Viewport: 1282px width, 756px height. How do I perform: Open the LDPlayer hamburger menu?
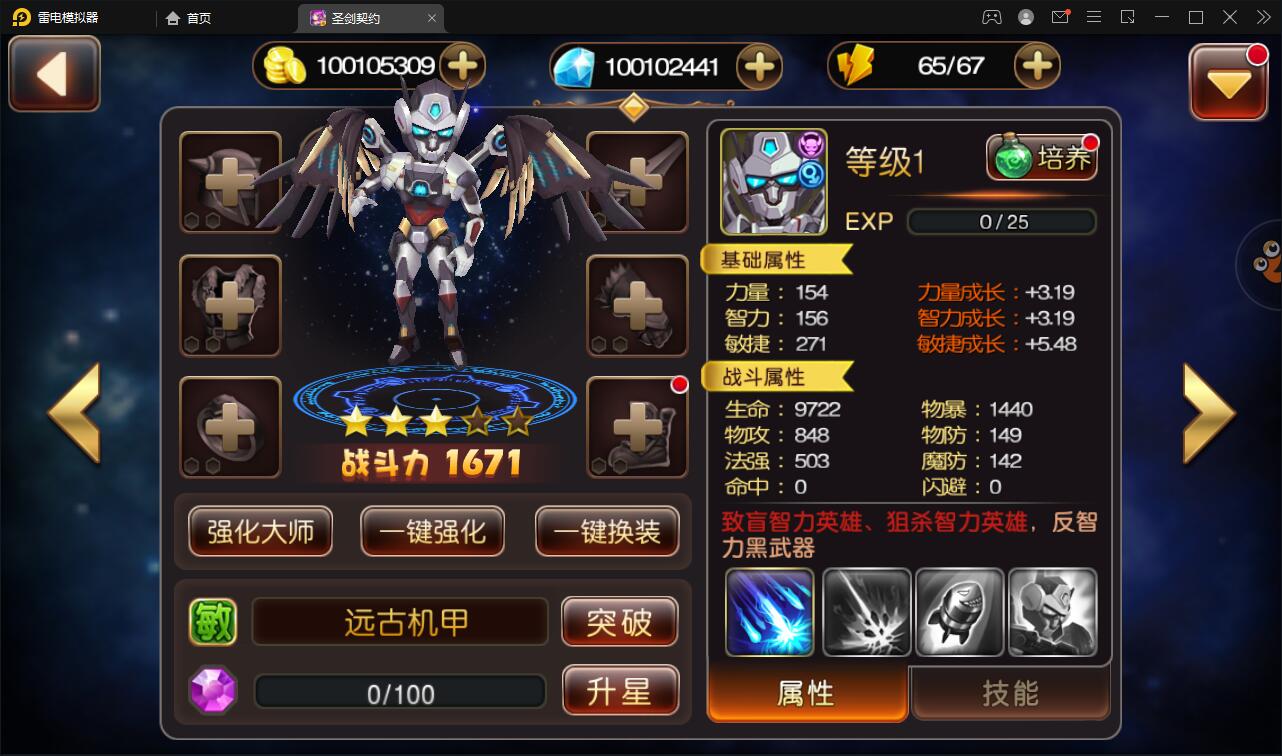[1094, 17]
